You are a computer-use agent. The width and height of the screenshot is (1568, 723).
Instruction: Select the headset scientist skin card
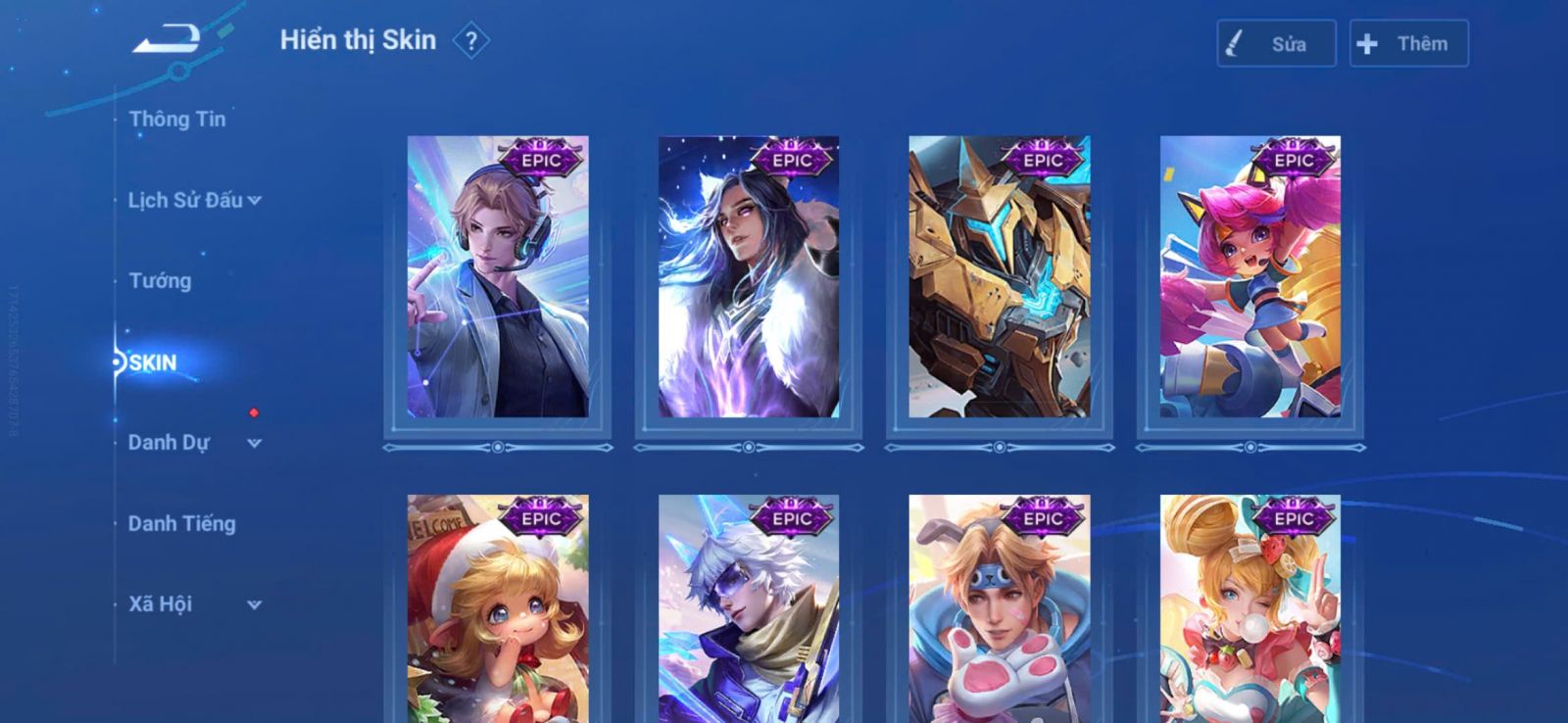click(498, 277)
